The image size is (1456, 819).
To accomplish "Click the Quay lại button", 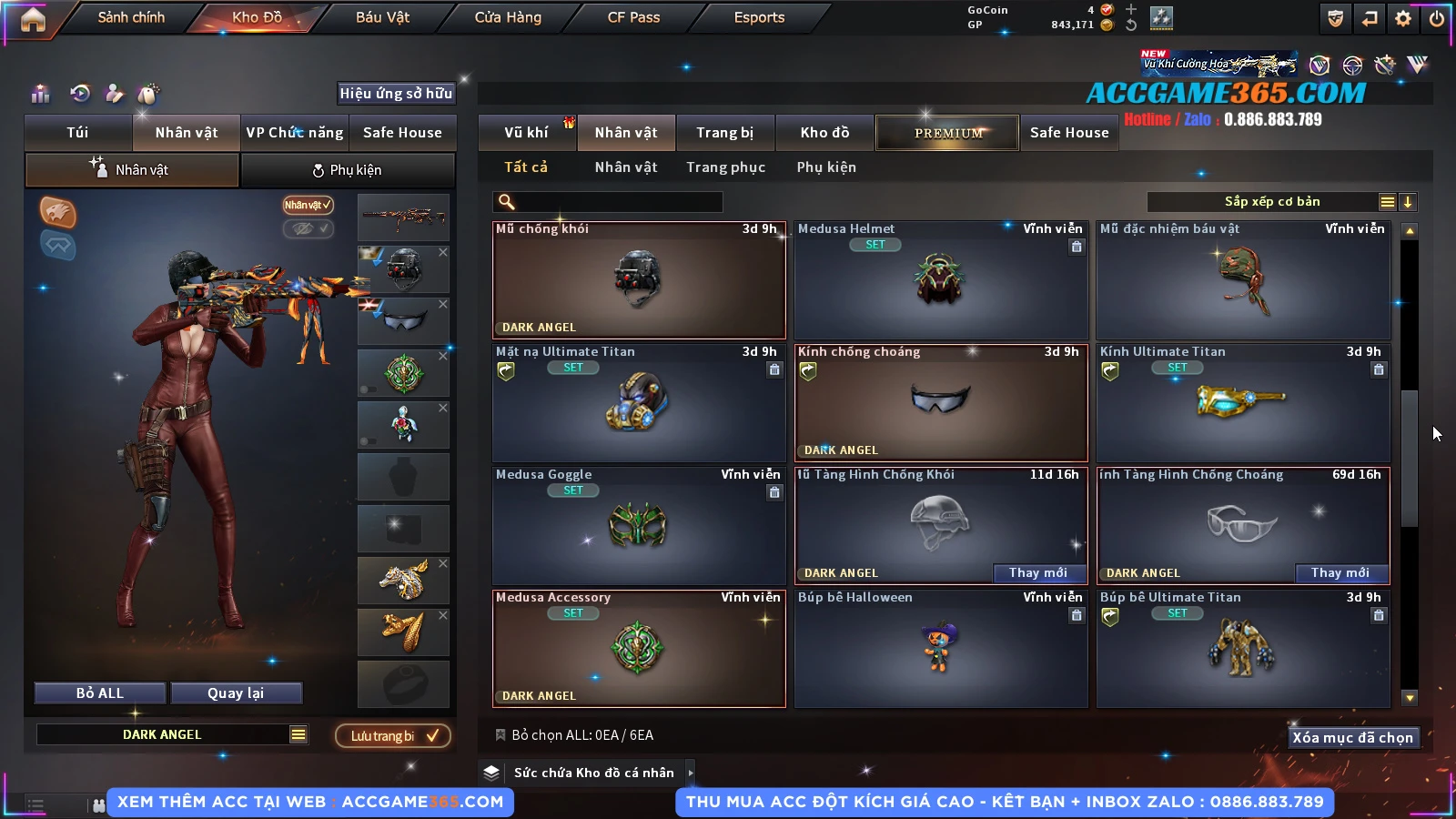I will click(236, 693).
